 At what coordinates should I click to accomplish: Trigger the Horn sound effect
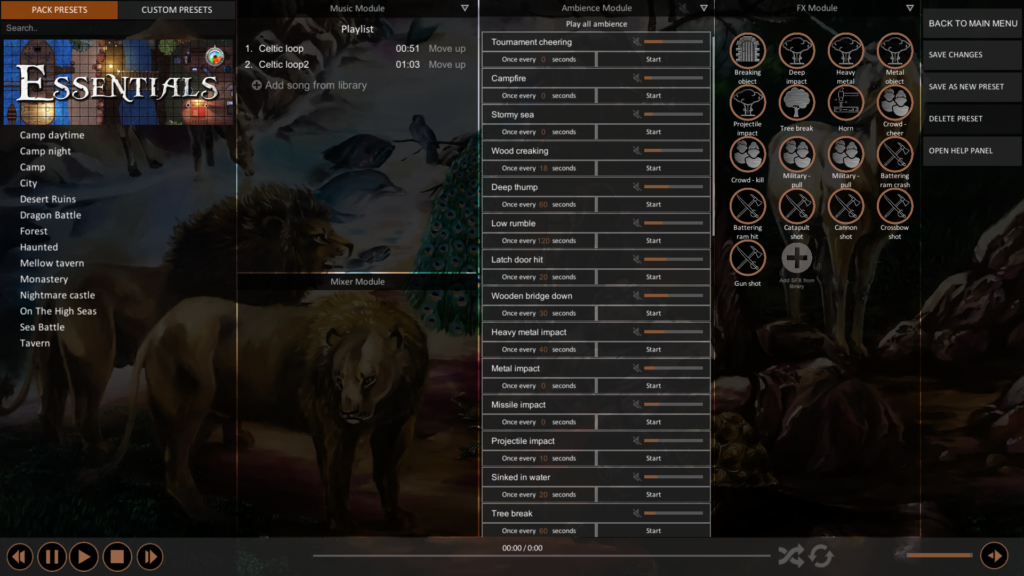coord(845,103)
